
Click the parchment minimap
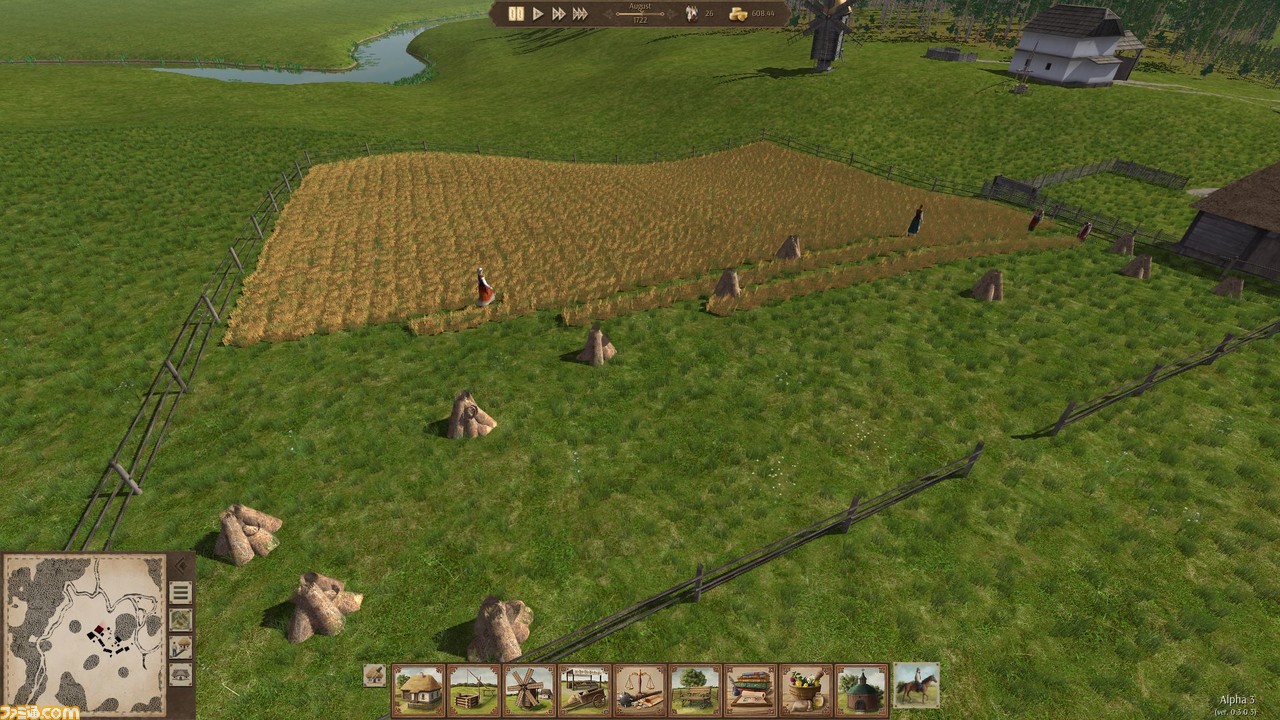point(84,634)
